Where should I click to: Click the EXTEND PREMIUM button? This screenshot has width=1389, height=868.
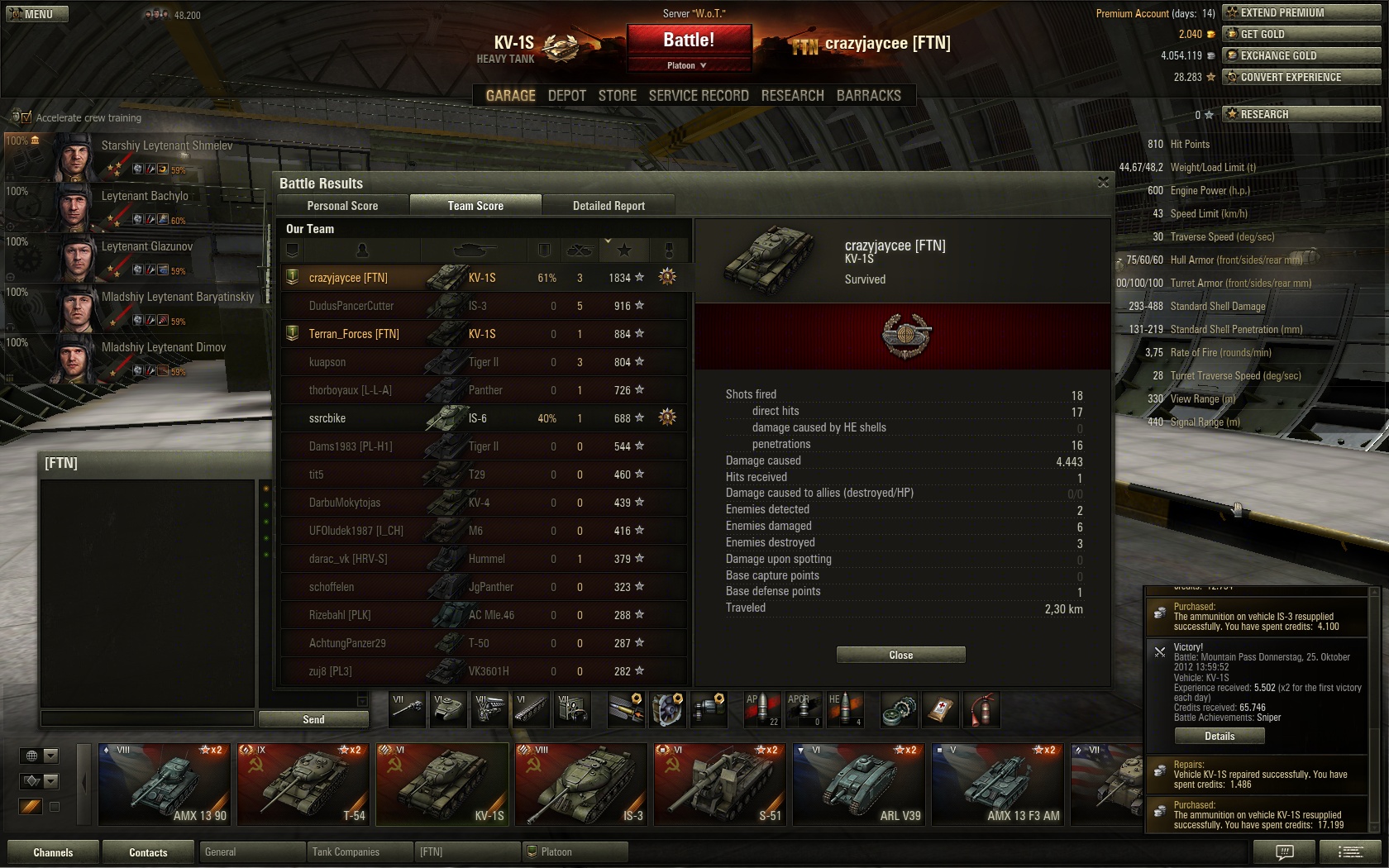point(1301,12)
